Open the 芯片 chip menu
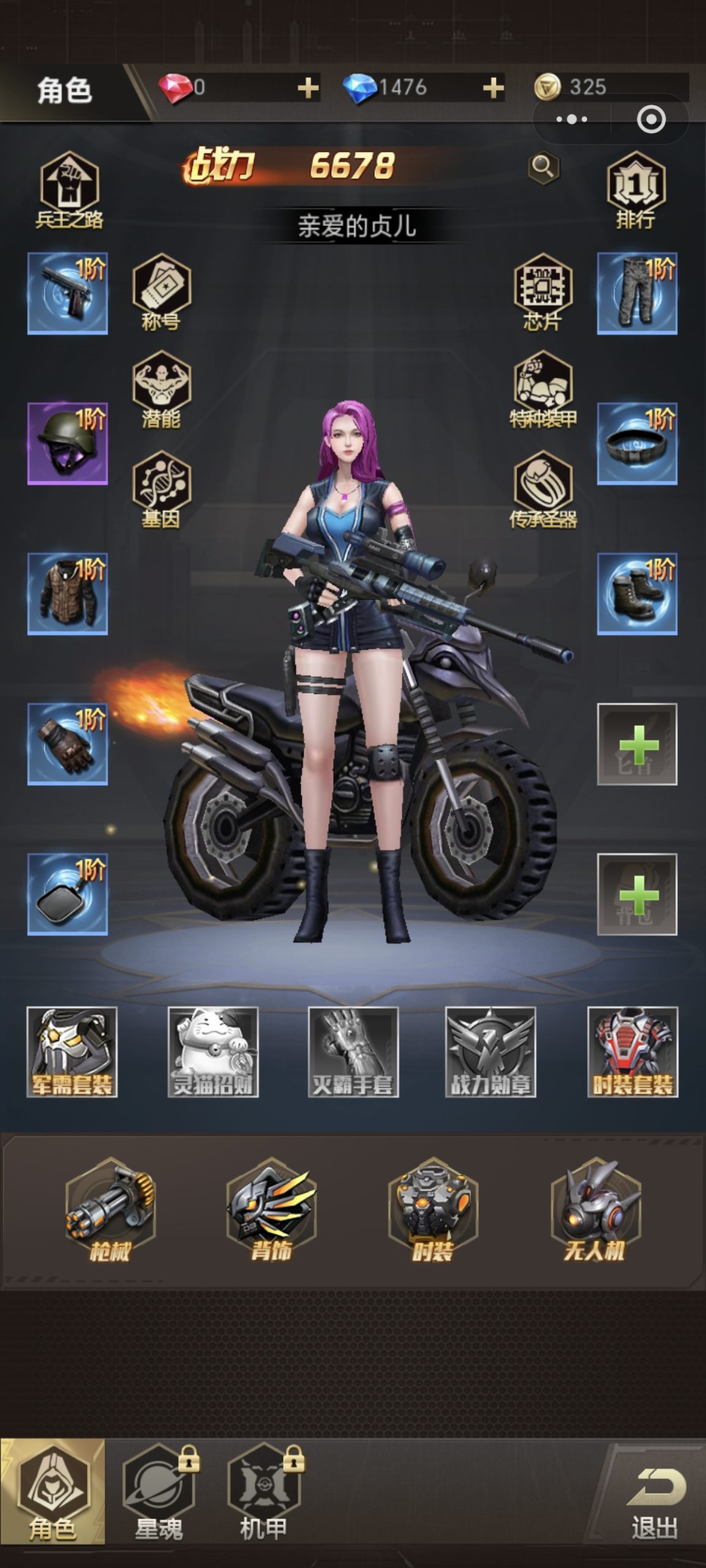 (543, 292)
